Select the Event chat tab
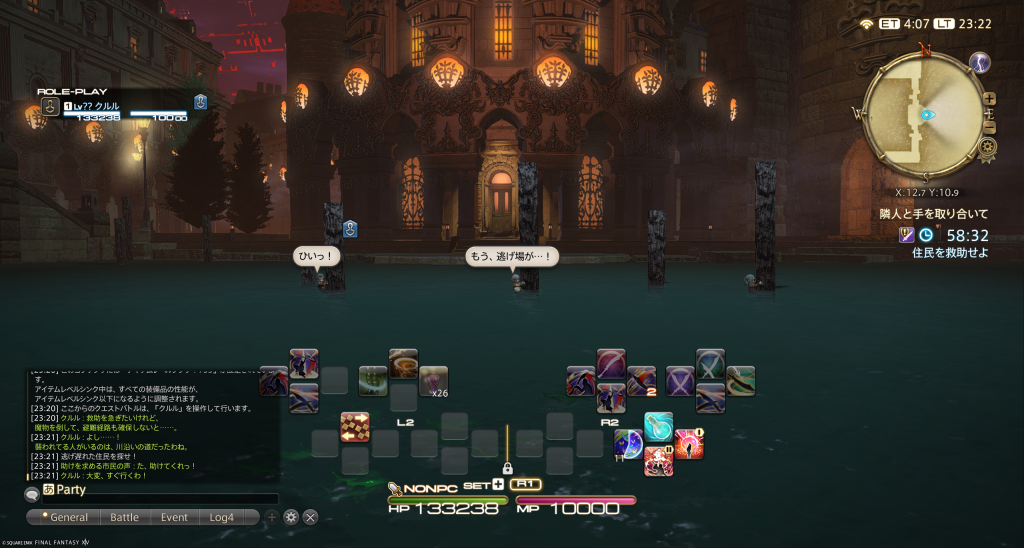Viewport: 1024px width, 548px height. tap(174, 517)
